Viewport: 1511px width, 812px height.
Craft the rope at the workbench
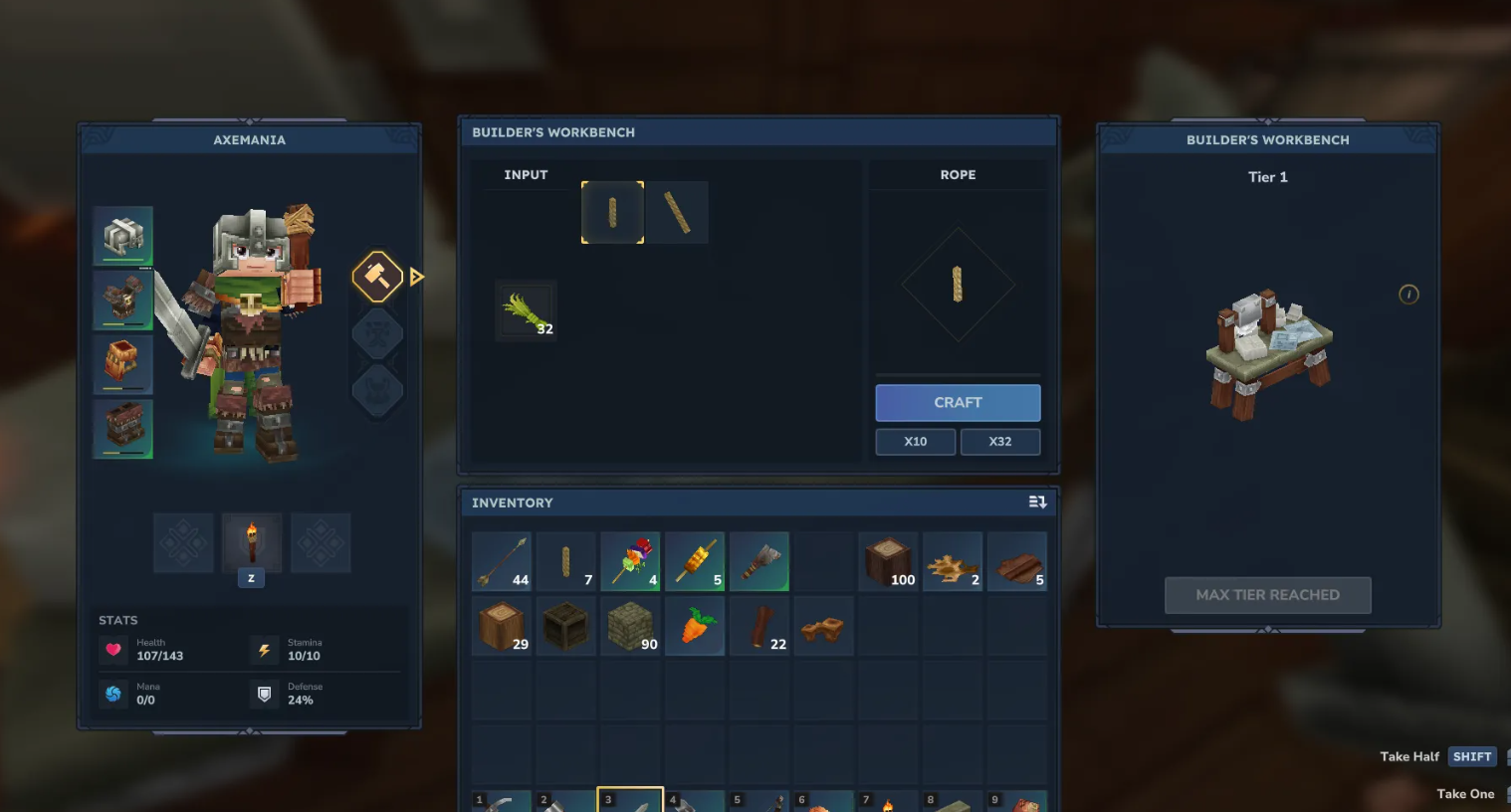958,403
